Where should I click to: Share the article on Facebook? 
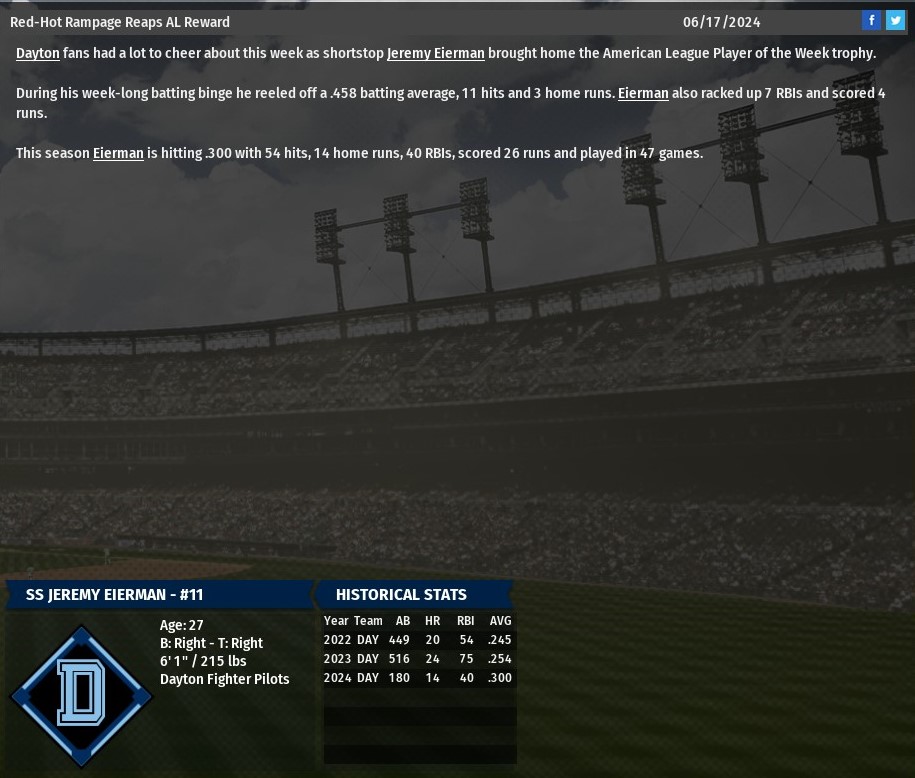[871, 20]
